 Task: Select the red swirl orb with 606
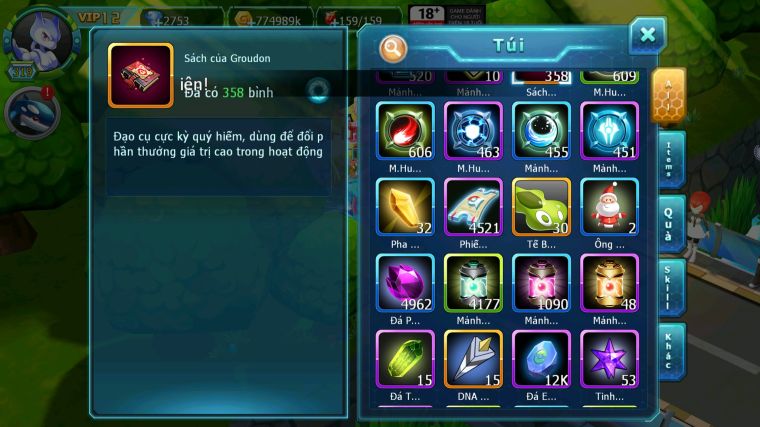click(x=405, y=131)
